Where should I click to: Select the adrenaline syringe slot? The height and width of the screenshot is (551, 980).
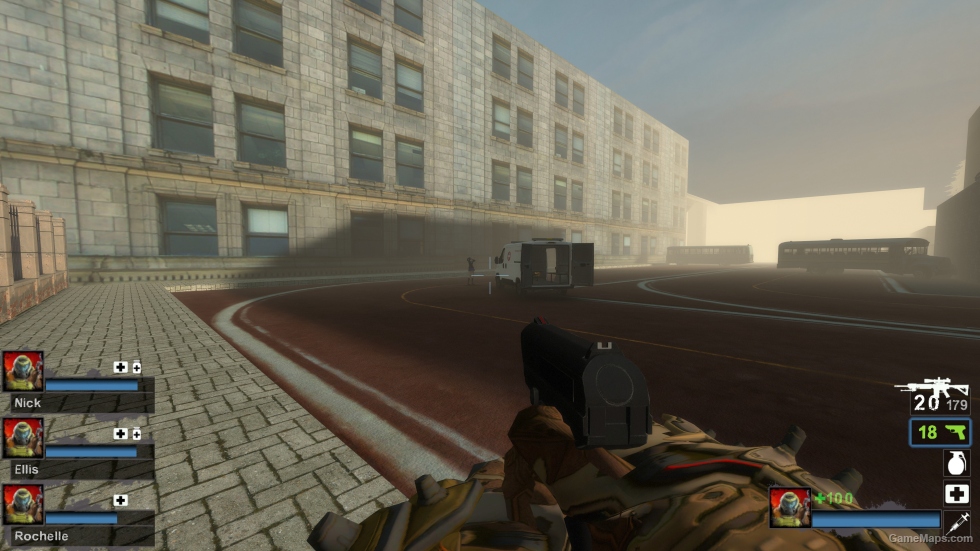point(957,522)
